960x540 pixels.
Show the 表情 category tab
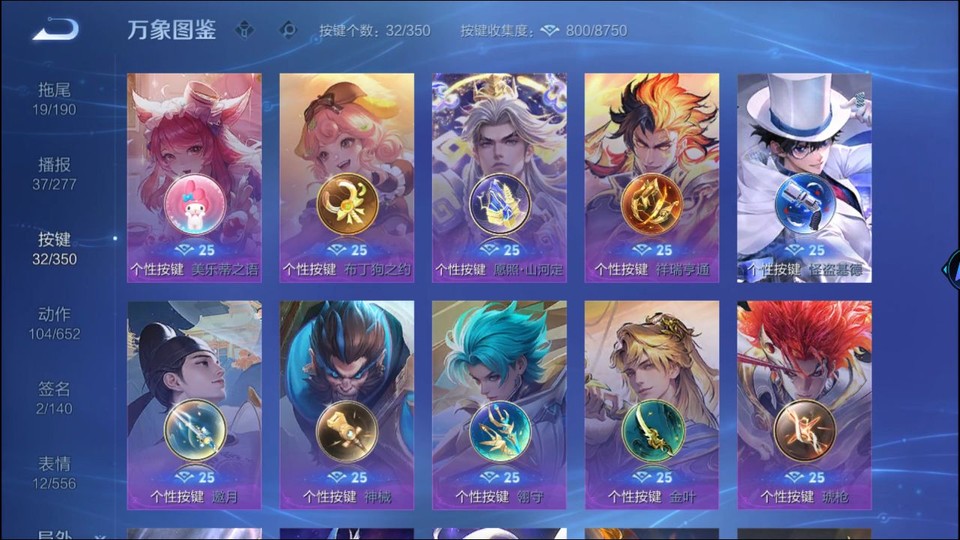tap(54, 473)
